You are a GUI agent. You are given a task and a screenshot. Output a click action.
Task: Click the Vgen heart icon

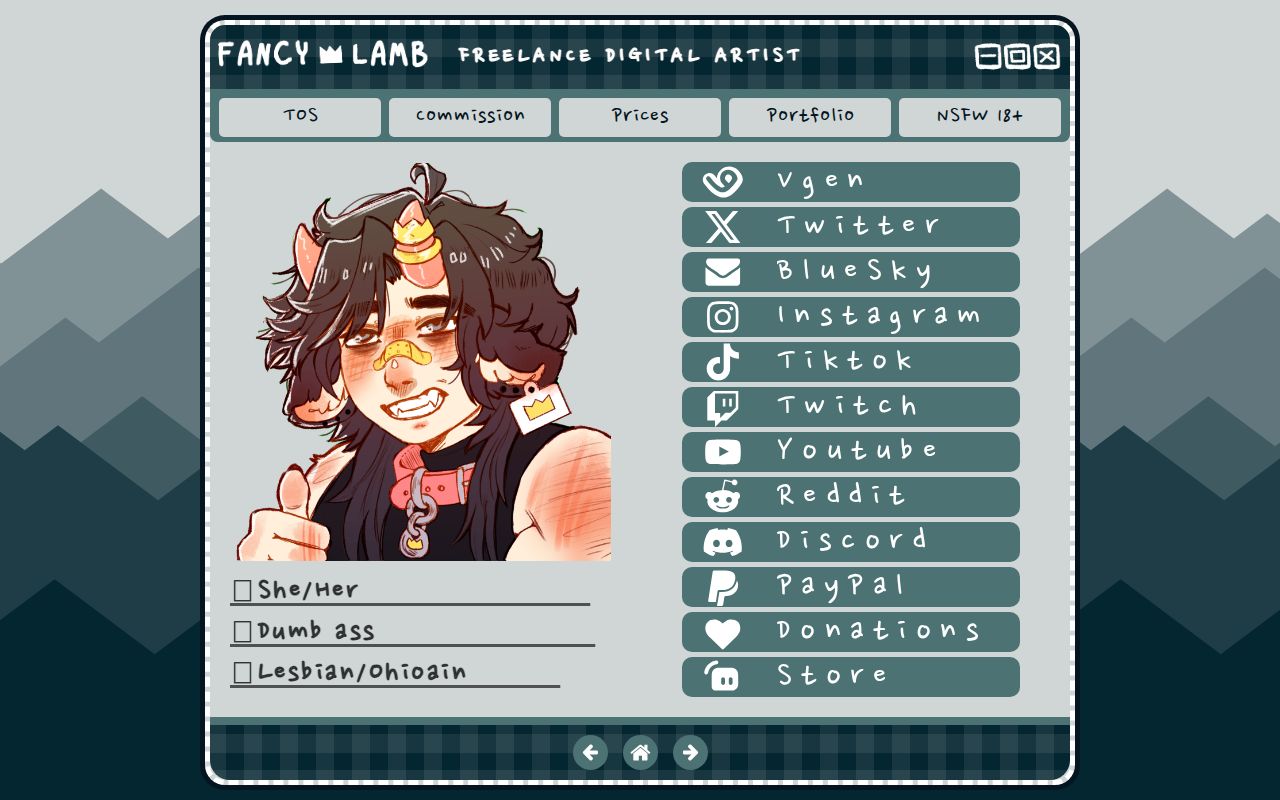coord(723,181)
